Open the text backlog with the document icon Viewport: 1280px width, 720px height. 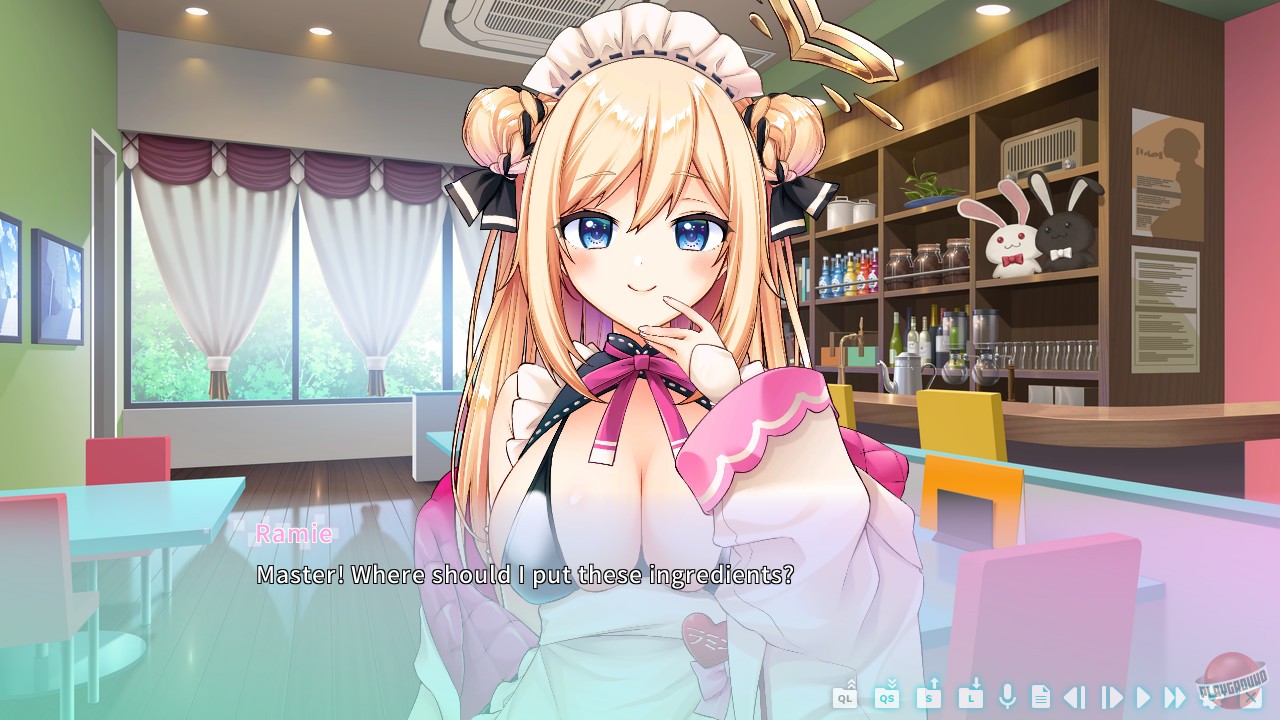pyautogui.click(x=1041, y=696)
